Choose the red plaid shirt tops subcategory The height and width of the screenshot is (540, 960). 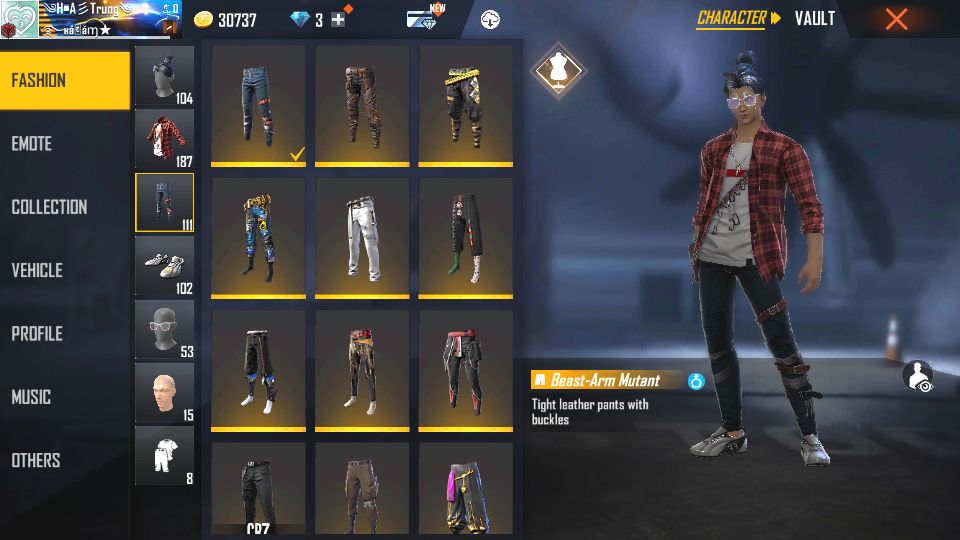pyautogui.click(x=164, y=139)
